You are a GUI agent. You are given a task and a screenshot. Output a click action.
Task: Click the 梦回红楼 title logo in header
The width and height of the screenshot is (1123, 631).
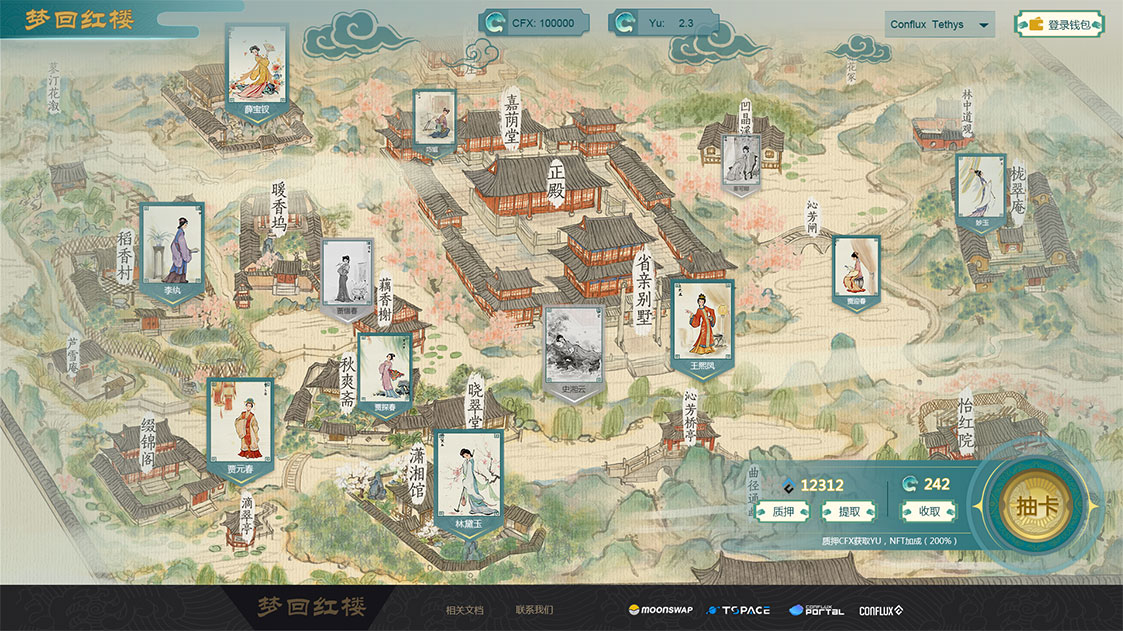(x=80, y=20)
